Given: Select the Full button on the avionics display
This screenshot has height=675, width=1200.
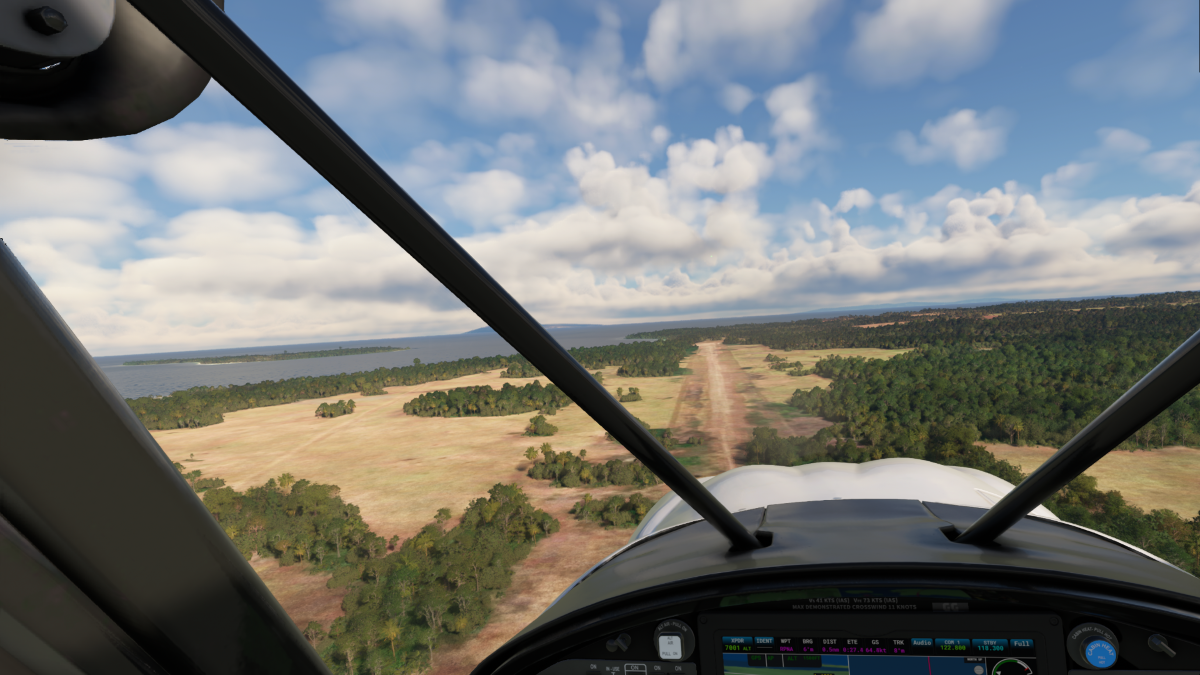Looking at the screenshot, I should 1021,643.
